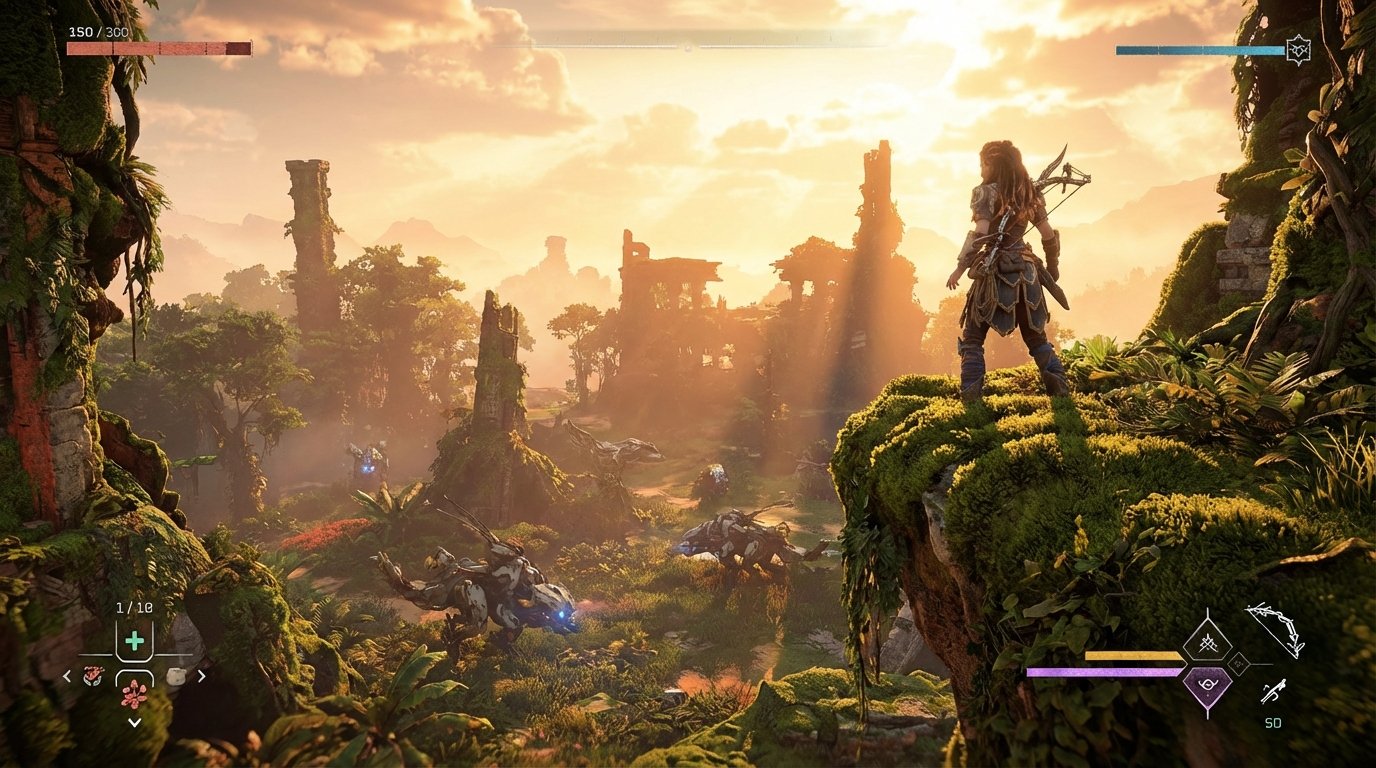This screenshot has height=768, width=1376.
Task: Select the green medicine plus icon
Action: tap(133, 640)
